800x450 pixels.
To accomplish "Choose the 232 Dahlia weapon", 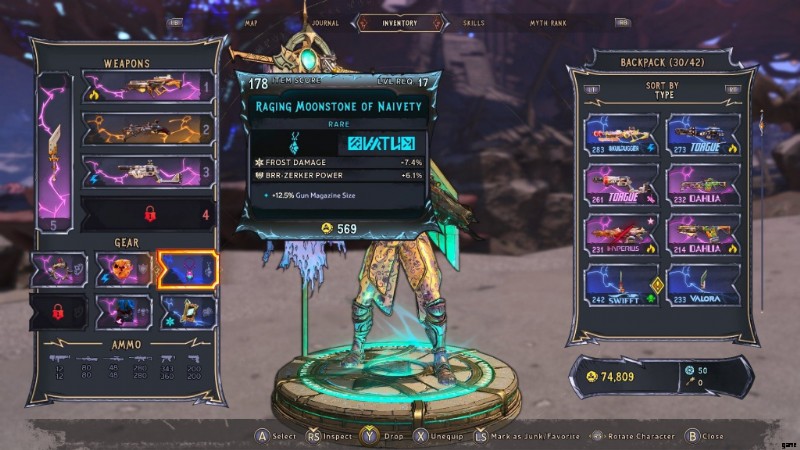I will pos(703,185).
